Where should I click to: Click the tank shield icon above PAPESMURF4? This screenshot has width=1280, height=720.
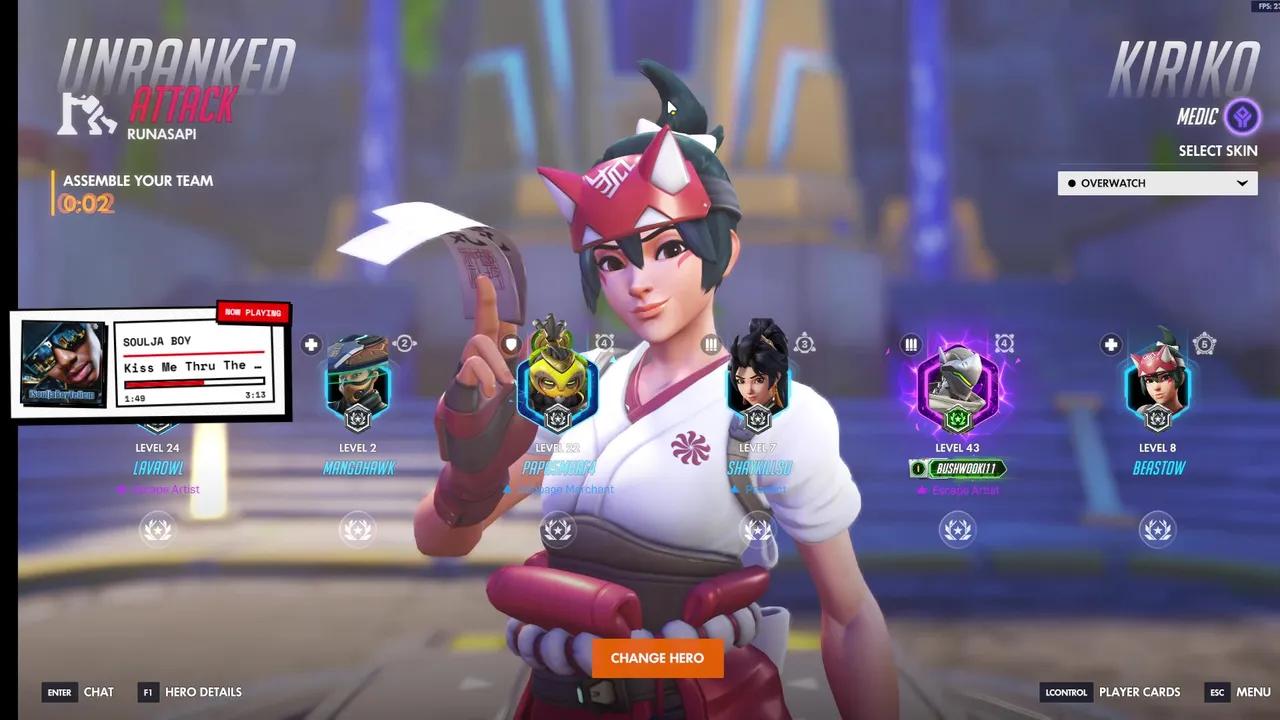point(511,344)
